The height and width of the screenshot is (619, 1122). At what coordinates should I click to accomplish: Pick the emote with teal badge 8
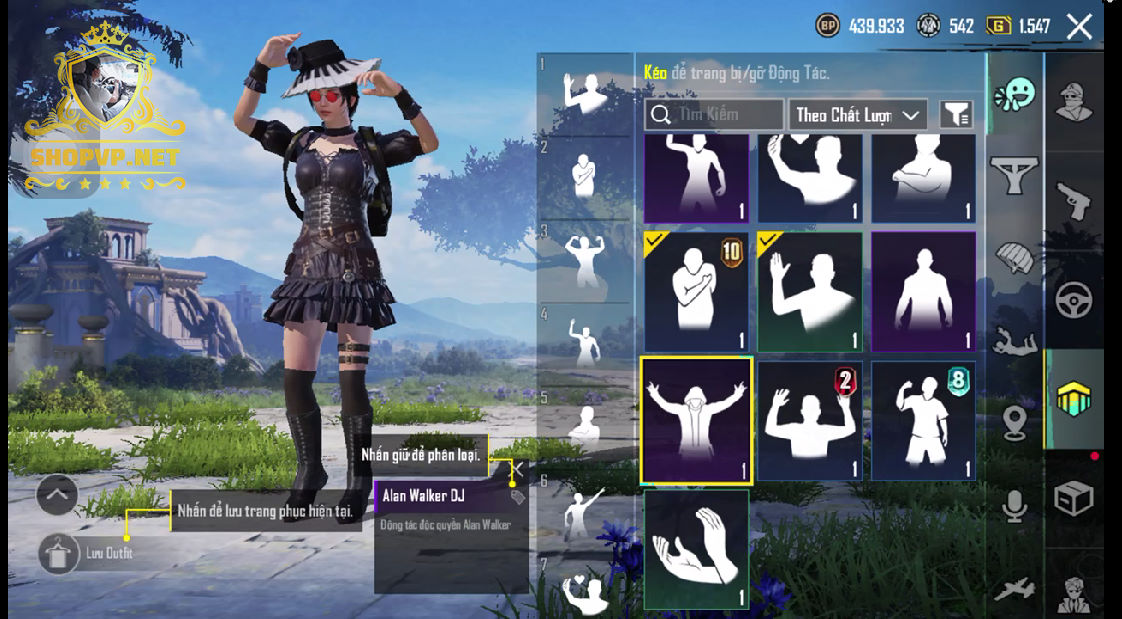pyautogui.click(x=923, y=420)
